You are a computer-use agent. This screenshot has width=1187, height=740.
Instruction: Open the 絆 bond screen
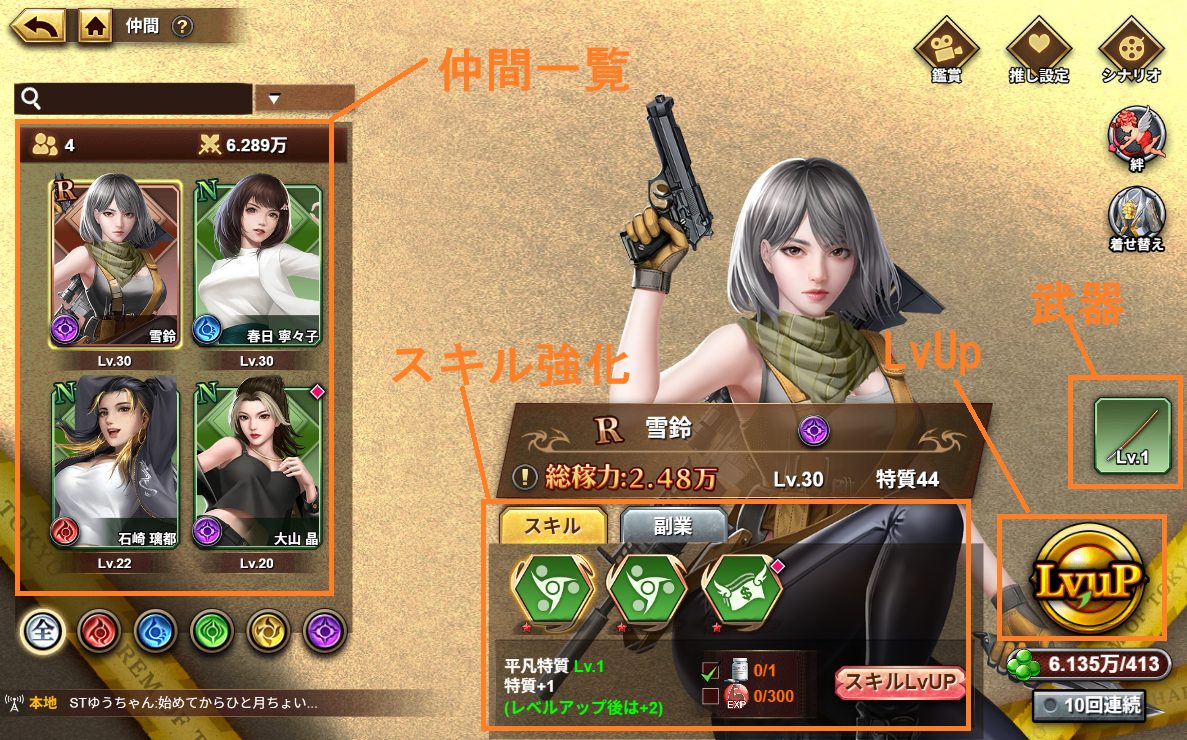1136,140
